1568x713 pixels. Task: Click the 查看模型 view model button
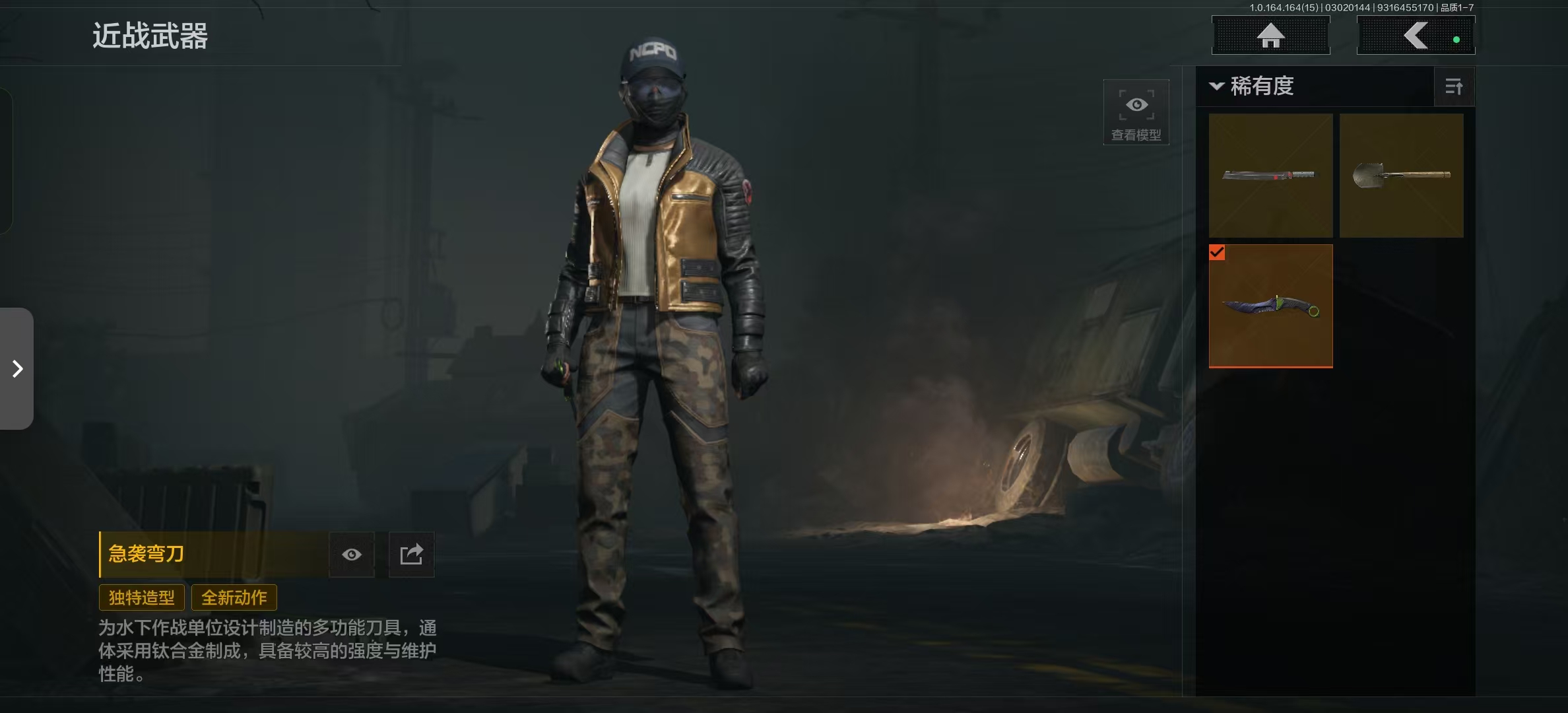point(1136,112)
